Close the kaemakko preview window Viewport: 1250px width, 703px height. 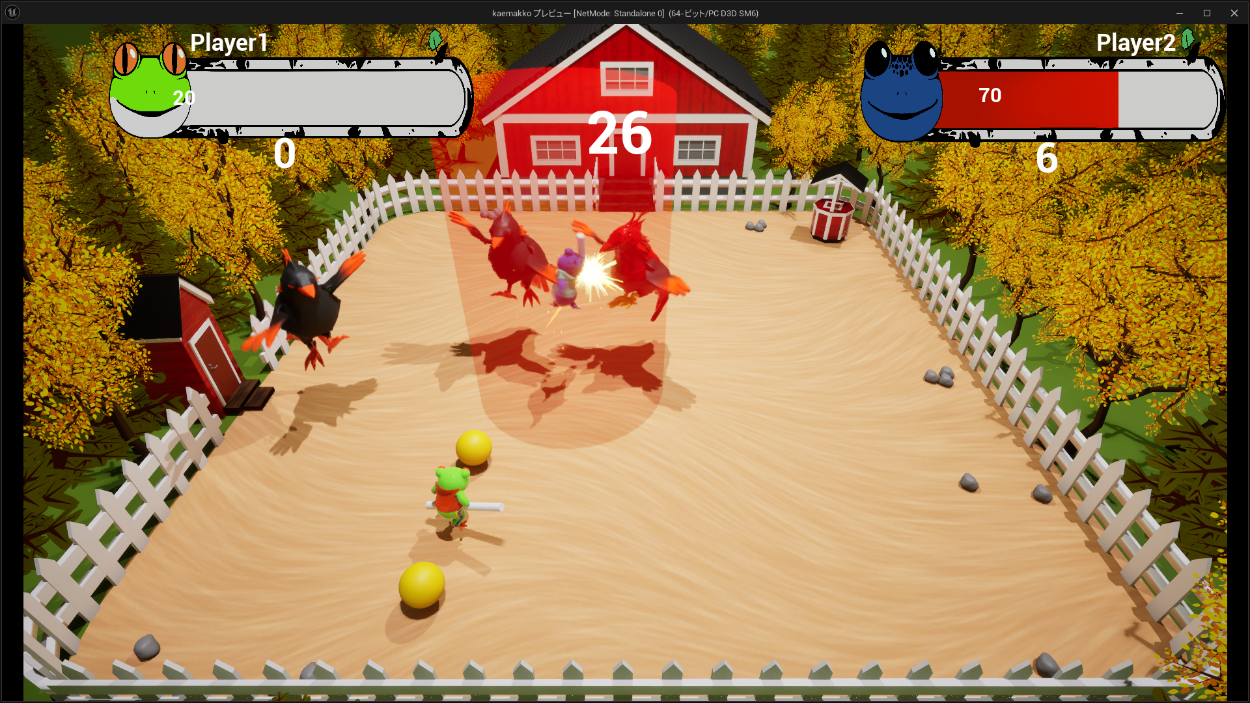[x=1233, y=12]
